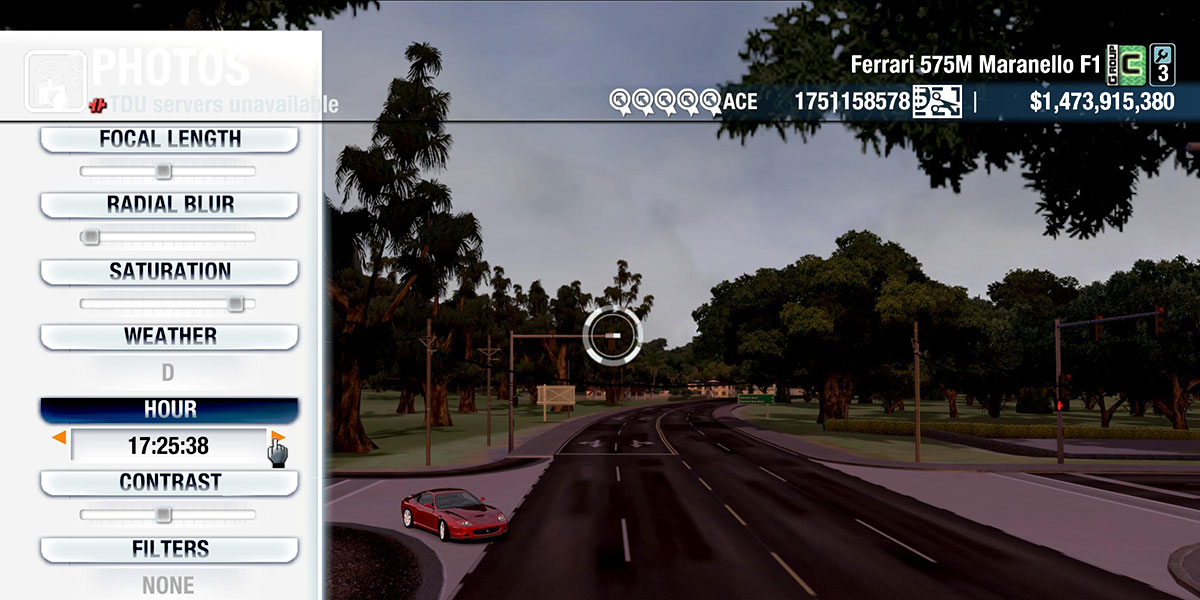Advance hour with the right orange arrow
The image size is (1200, 600).
tap(278, 438)
